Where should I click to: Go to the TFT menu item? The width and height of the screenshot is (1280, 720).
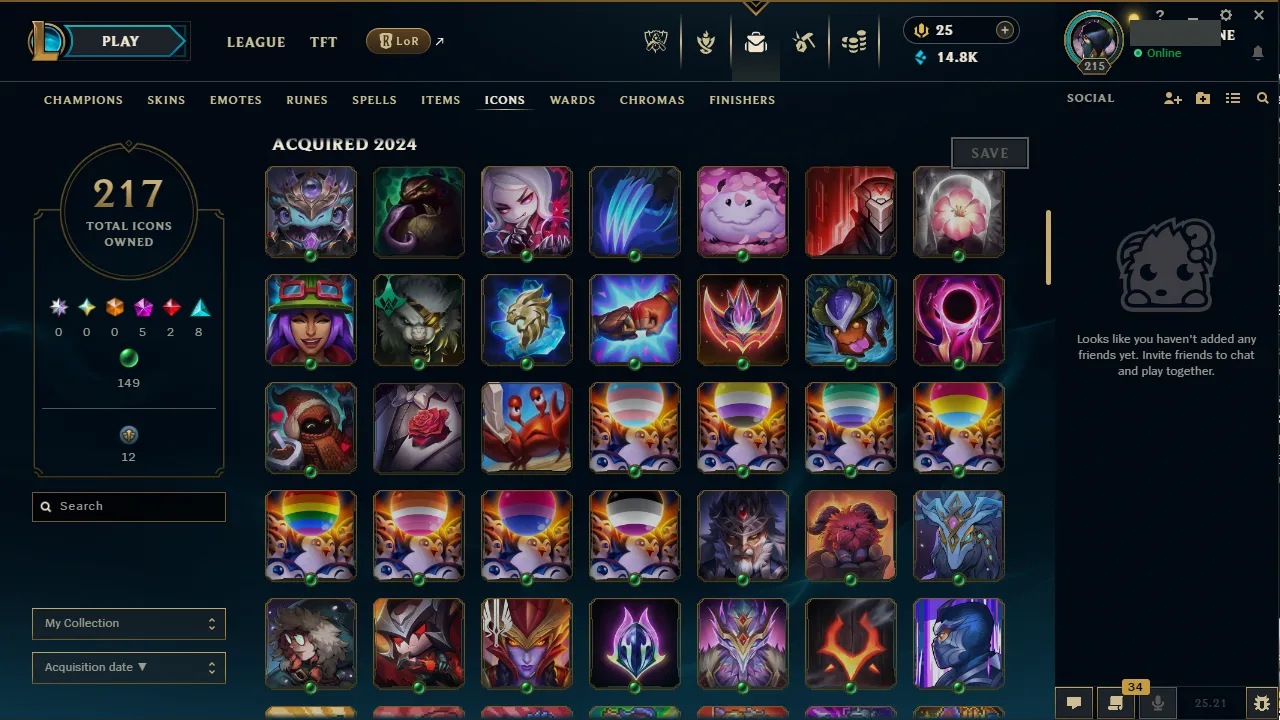(323, 42)
